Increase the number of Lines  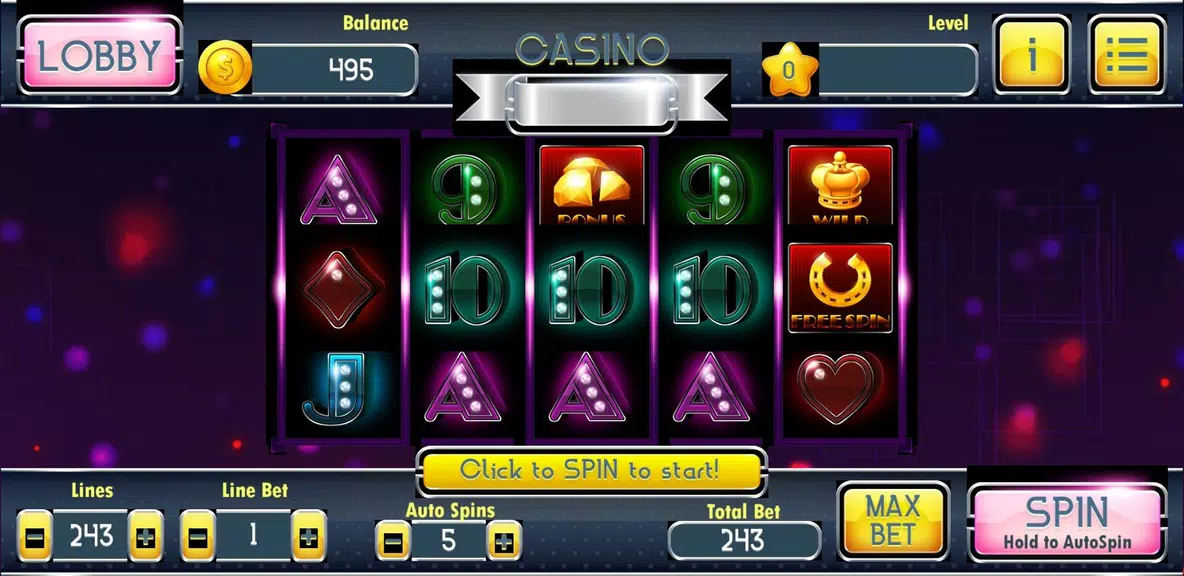click(146, 536)
